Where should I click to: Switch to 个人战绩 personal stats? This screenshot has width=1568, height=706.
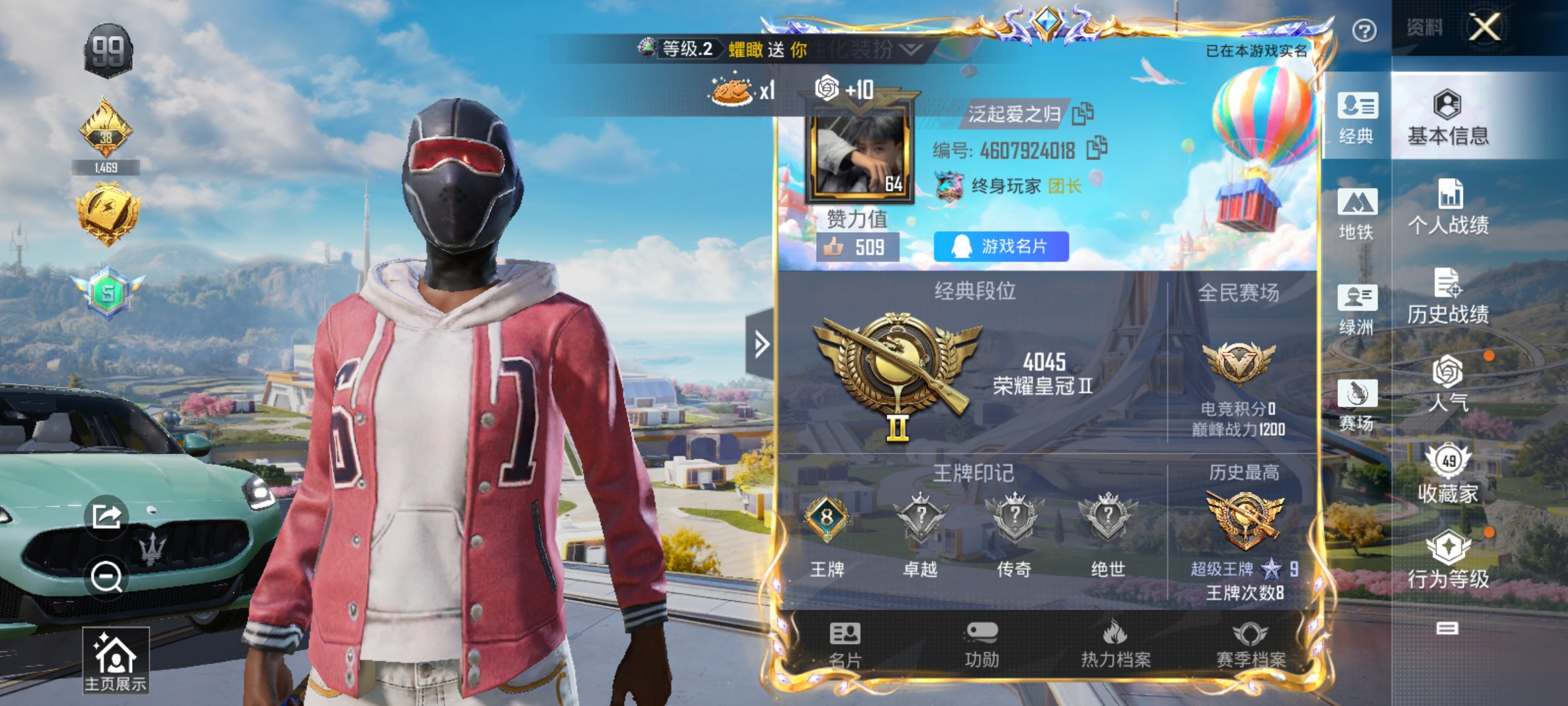coord(1448,208)
